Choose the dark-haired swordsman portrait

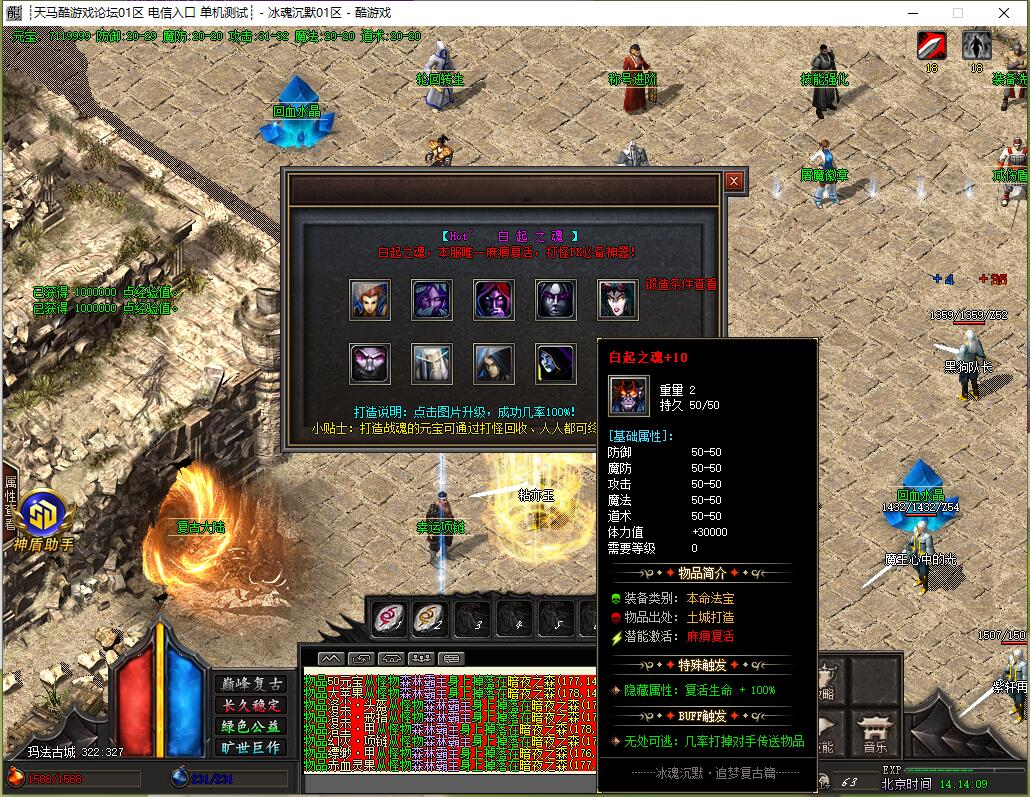pos(494,363)
